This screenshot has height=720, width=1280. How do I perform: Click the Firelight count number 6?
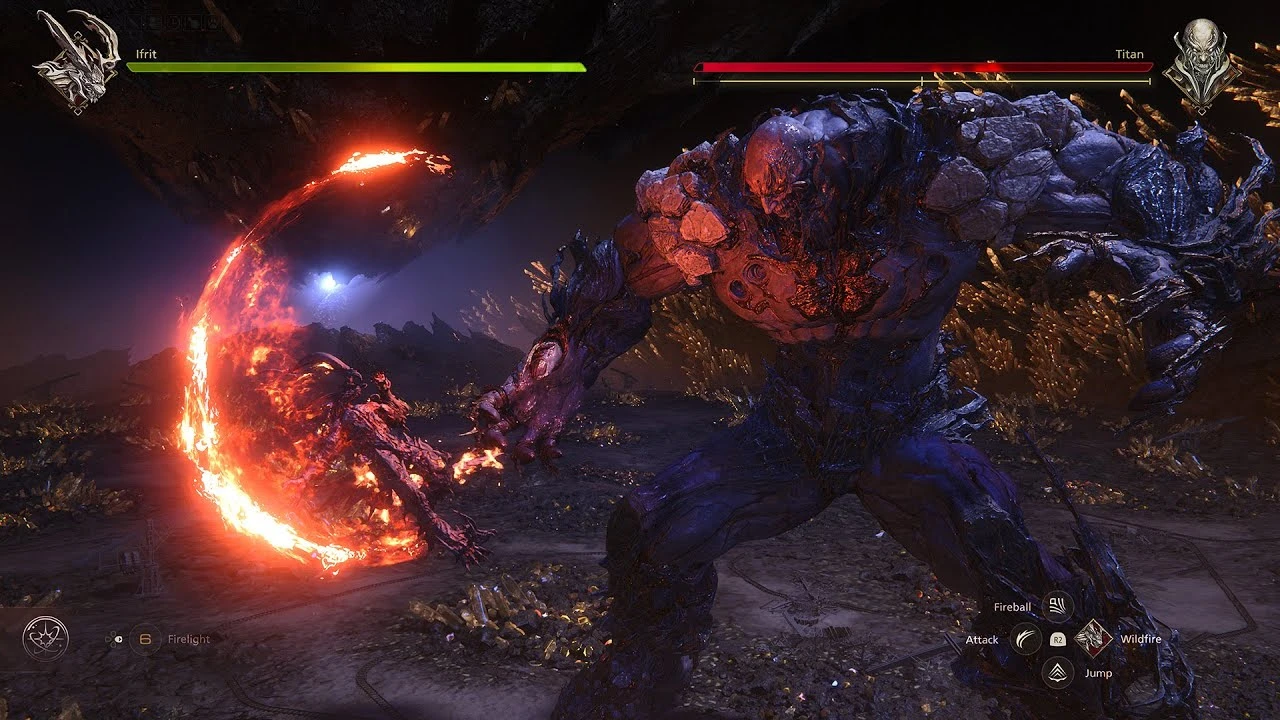click(x=144, y=639)
